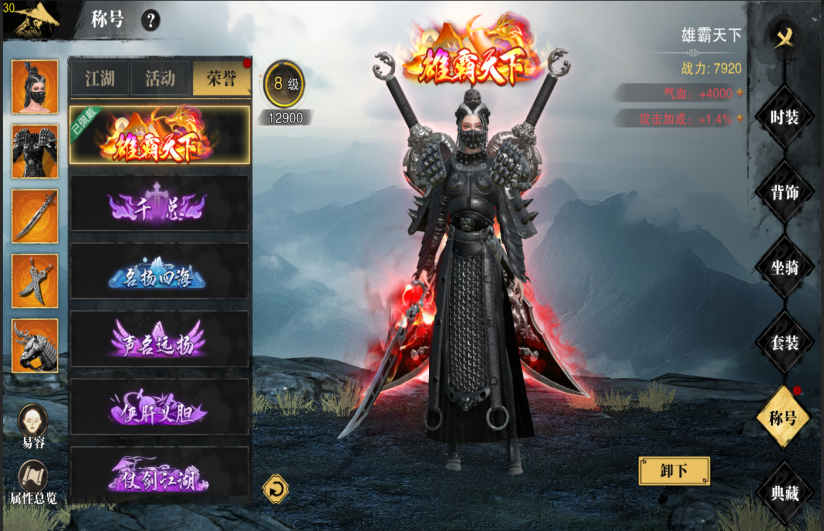
Task: Select the 千总 title entry
Action: (x=160, y=204)
